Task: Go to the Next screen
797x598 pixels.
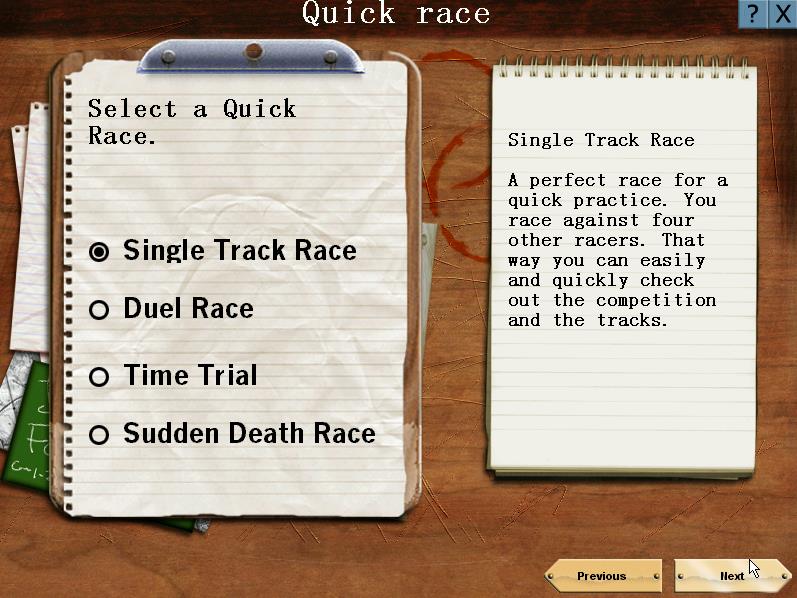Action: [732, 576]
